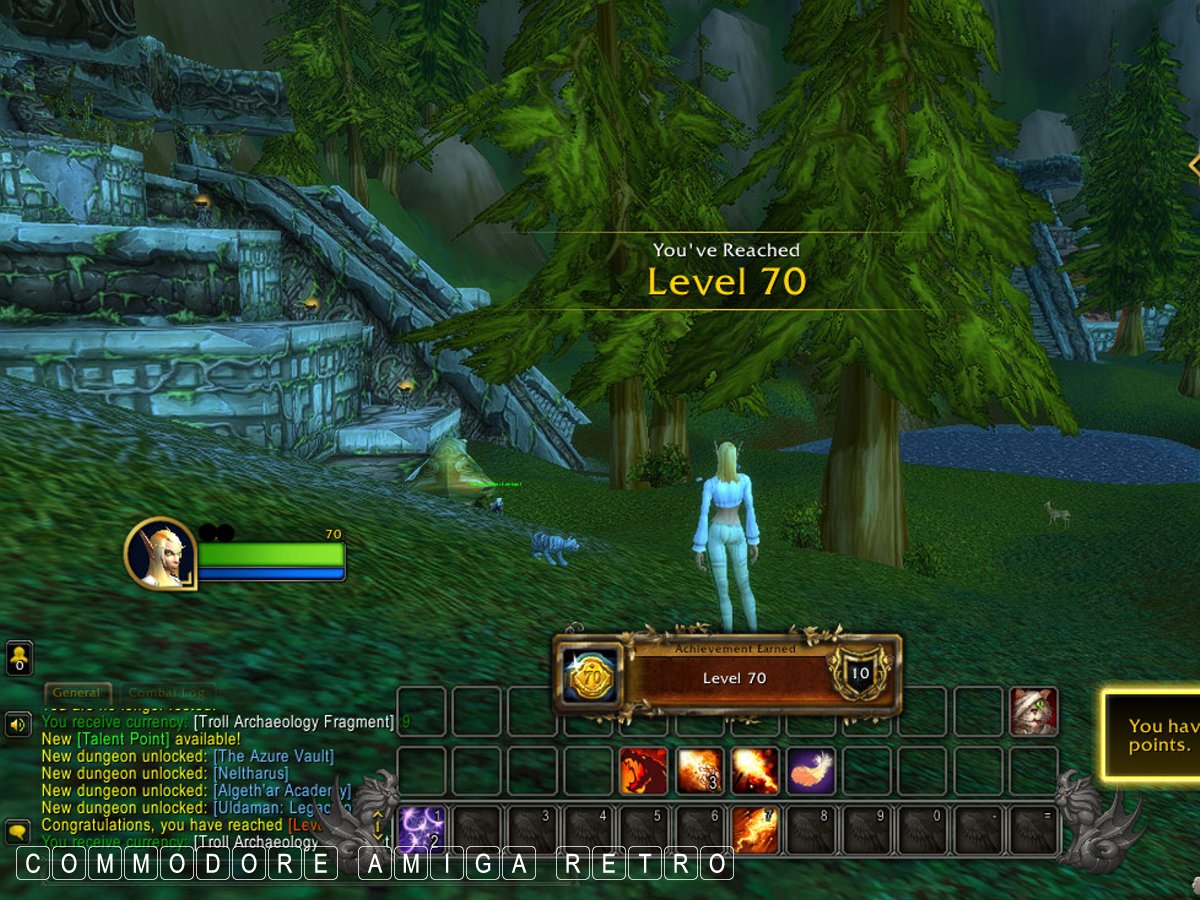
Task: Open the social friends button above chat
Action: tap(19, 658)
